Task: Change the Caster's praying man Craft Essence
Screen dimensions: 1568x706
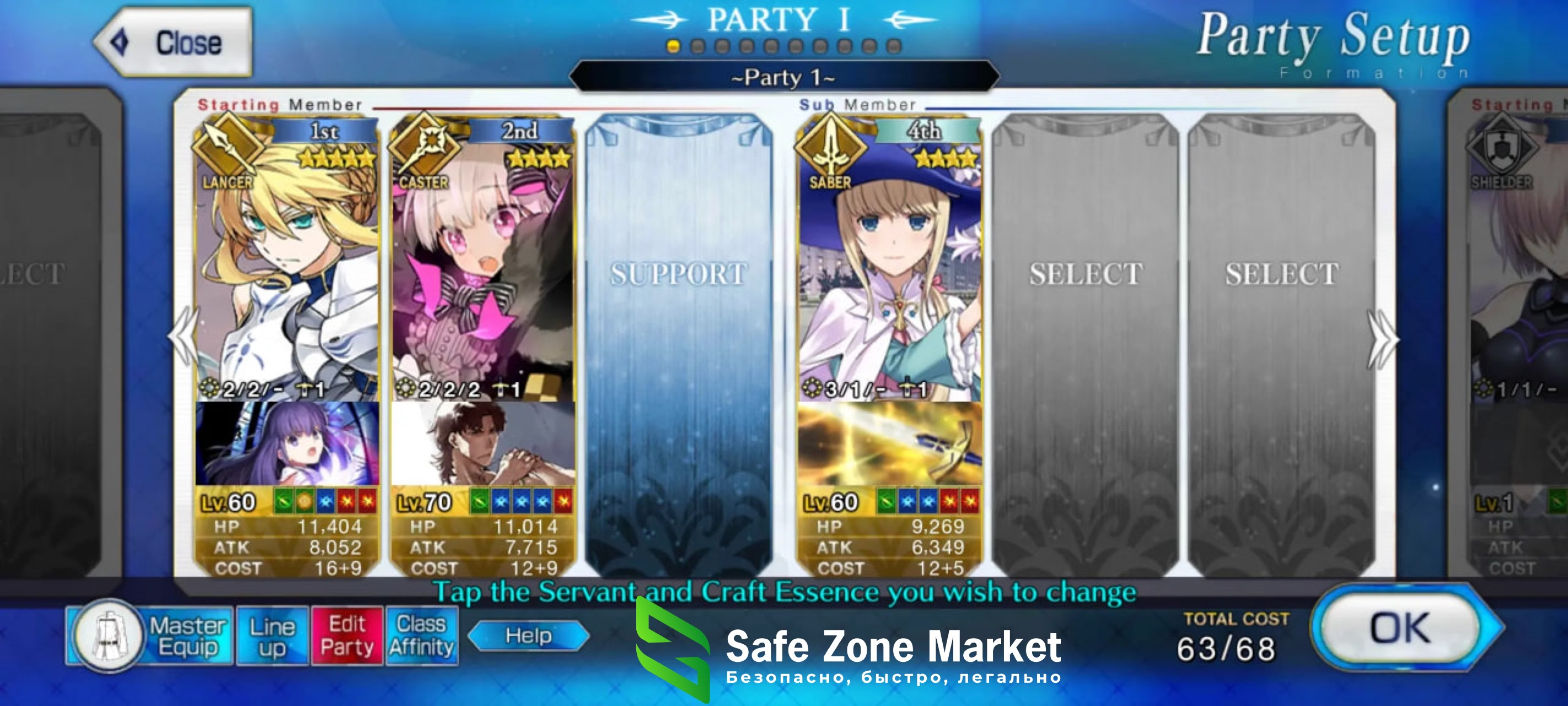Action: [x=483, y=443]
